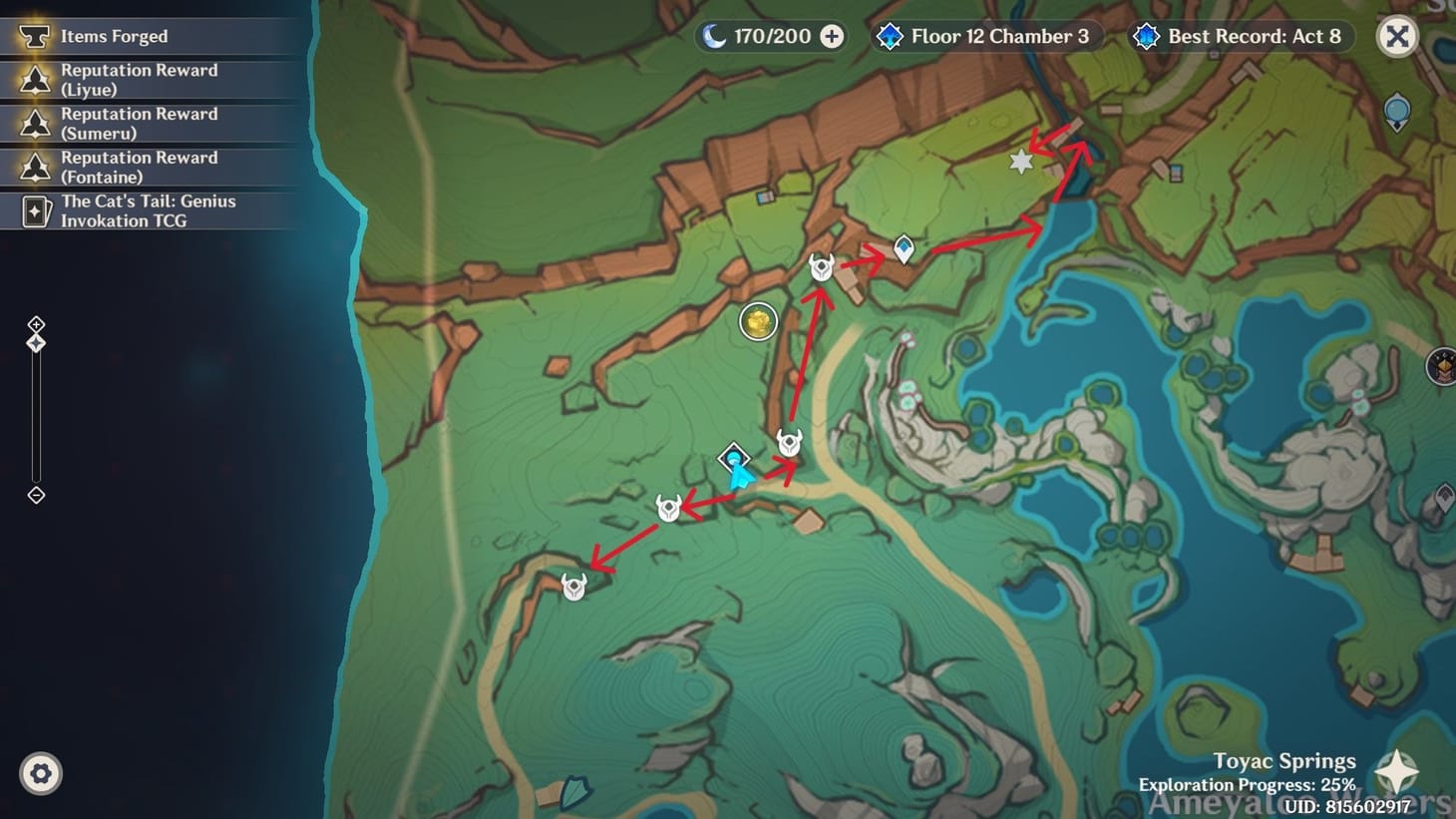Screen dimensions: 1456x819
Task: Open The Cat's Tail: Genius Invokation TCG entry
Action: pyautogui.click(x=149, y=210)
